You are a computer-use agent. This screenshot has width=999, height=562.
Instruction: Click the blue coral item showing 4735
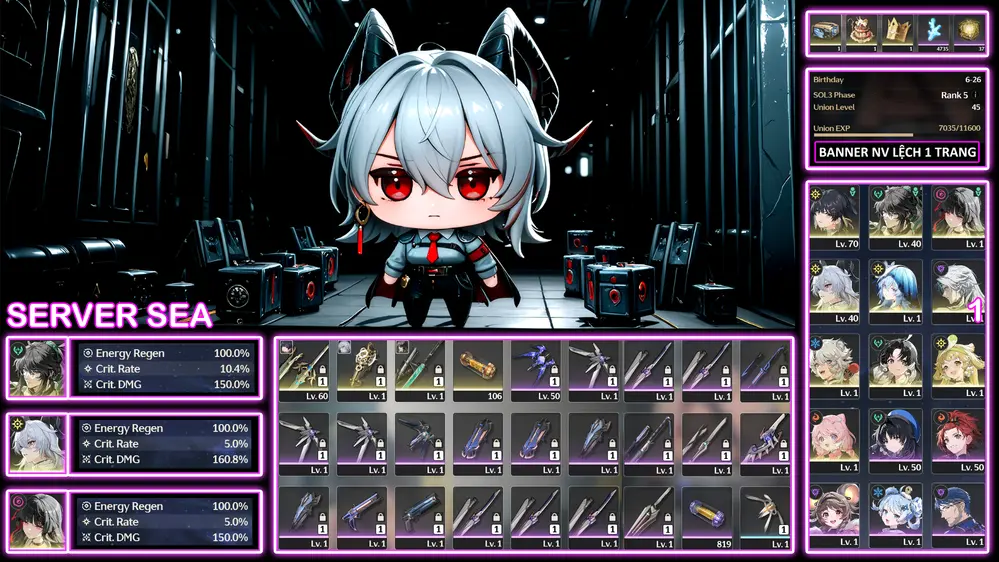(933, 32)
